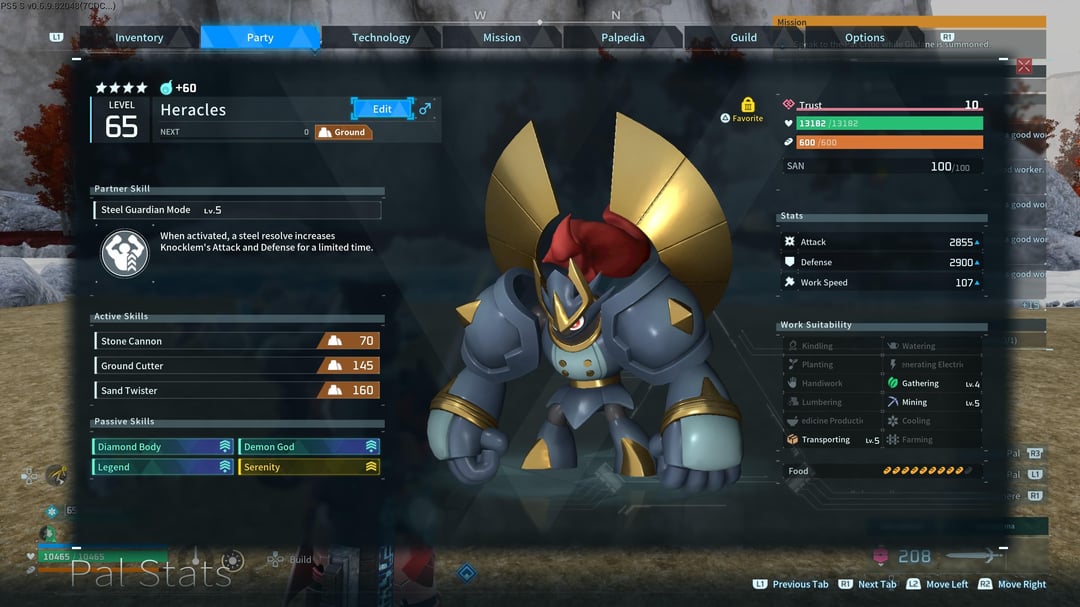Select the Diamond Body passive skill
1080x607 pixels.
pyautogui.click(x=163, y=447)
